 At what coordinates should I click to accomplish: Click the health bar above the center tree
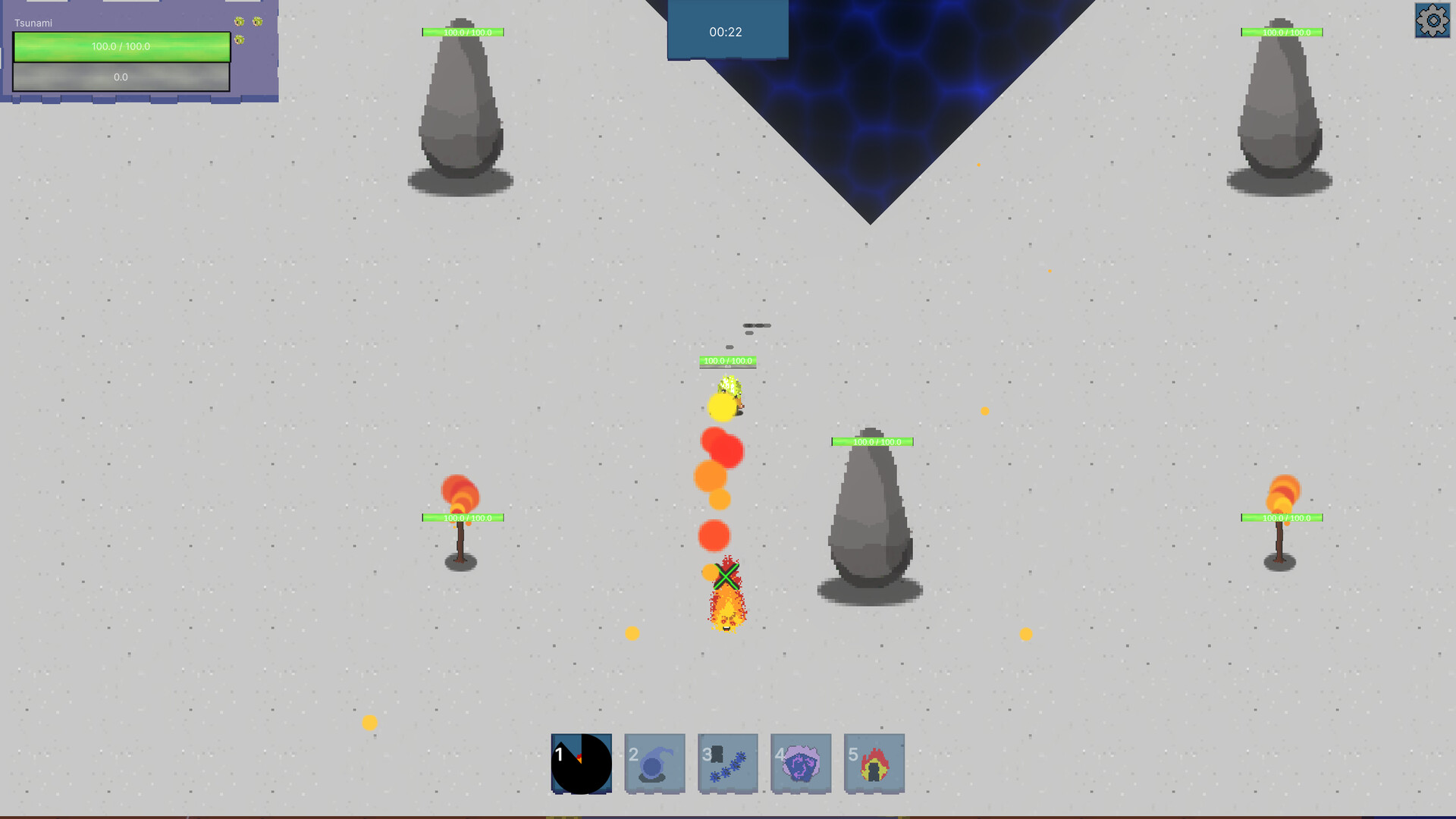872,440
